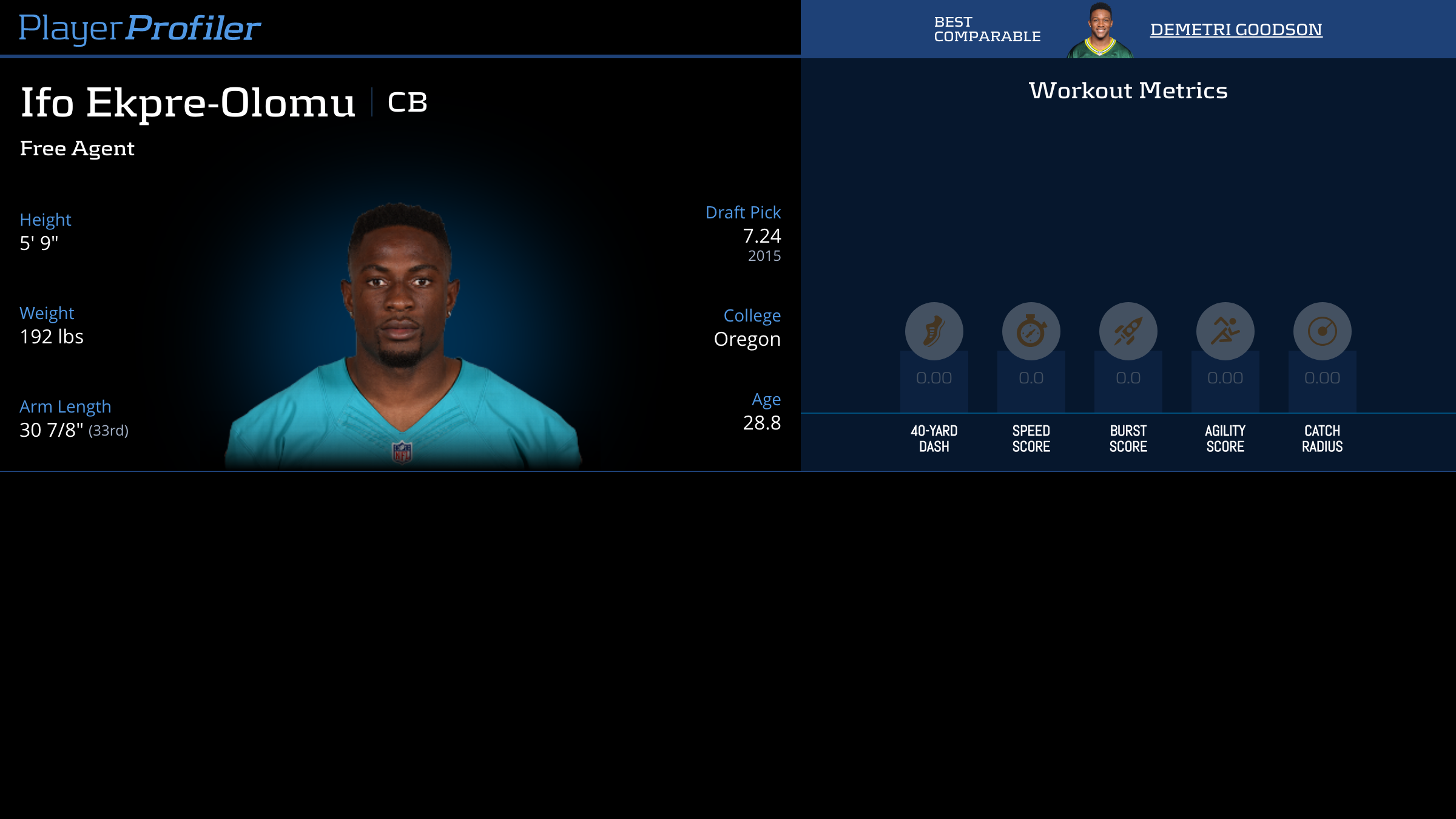Select the 40-Yard Dash shoe icon

pyautogui.click(x=934, y=331)
